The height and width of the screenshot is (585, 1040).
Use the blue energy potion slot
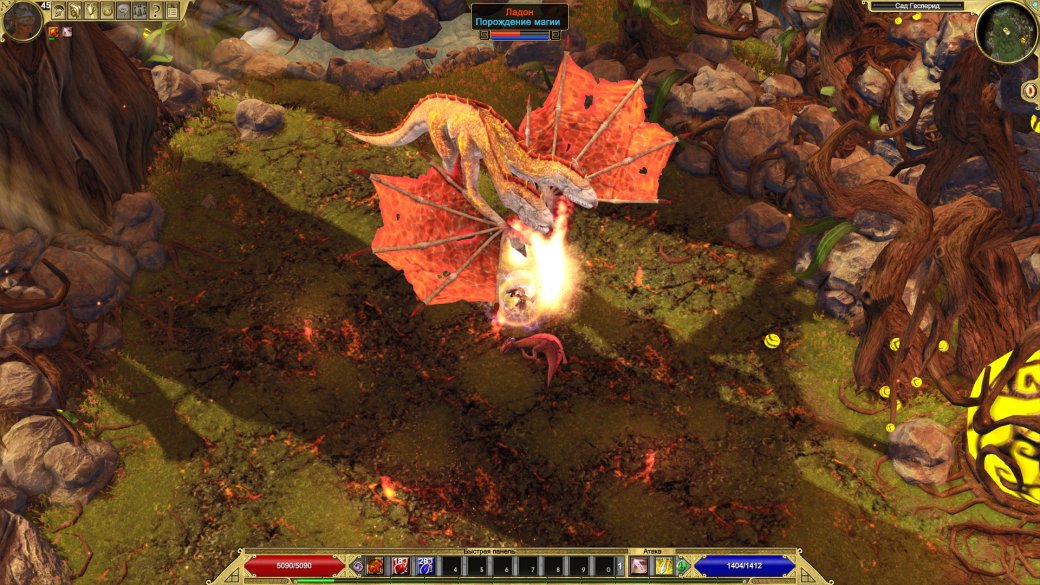click(424, 567)
